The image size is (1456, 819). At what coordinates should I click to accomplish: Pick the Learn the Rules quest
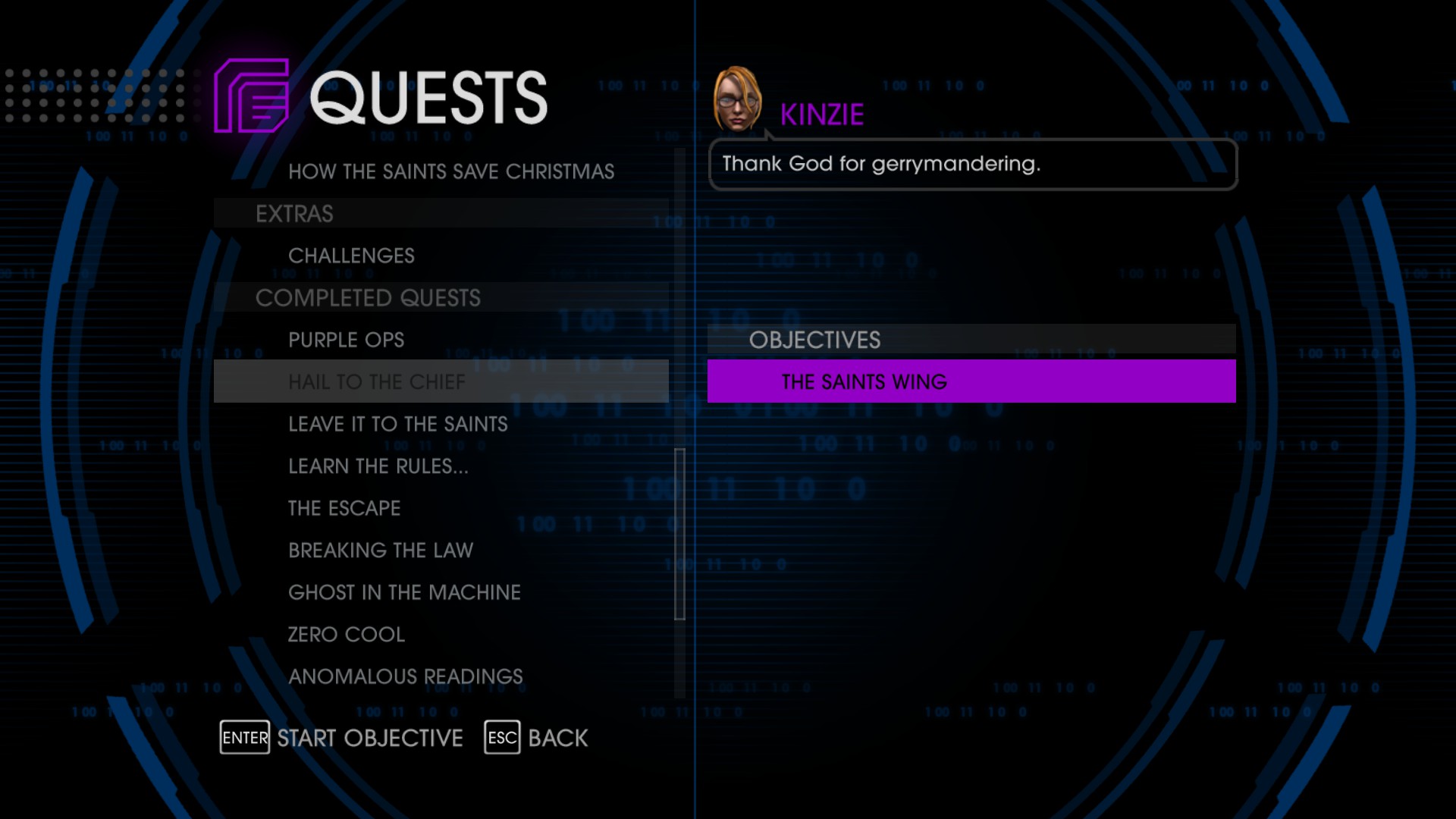click(x=378, y=466)
